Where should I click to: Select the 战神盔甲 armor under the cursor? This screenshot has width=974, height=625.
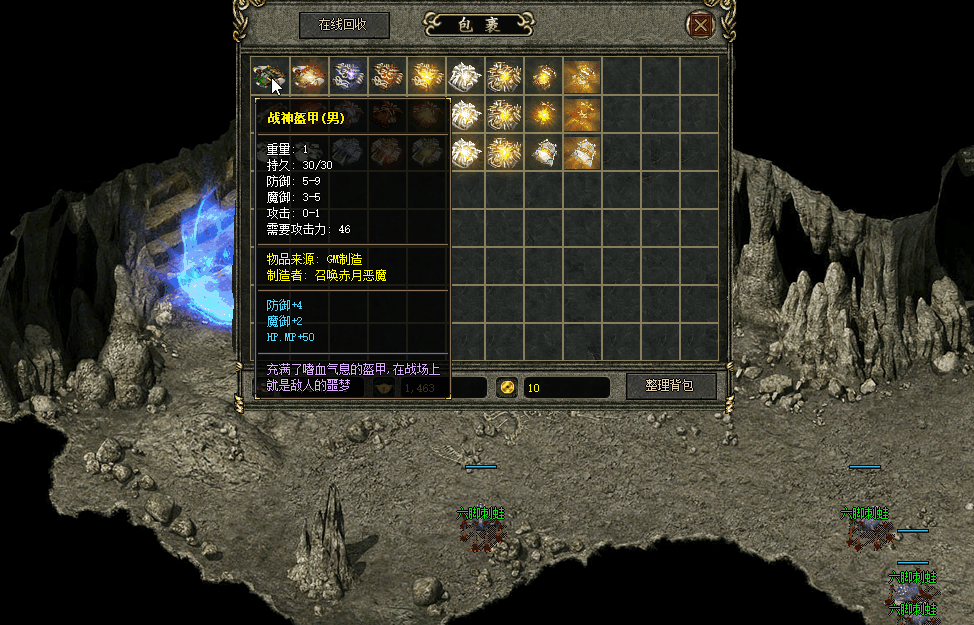(267, 75)
